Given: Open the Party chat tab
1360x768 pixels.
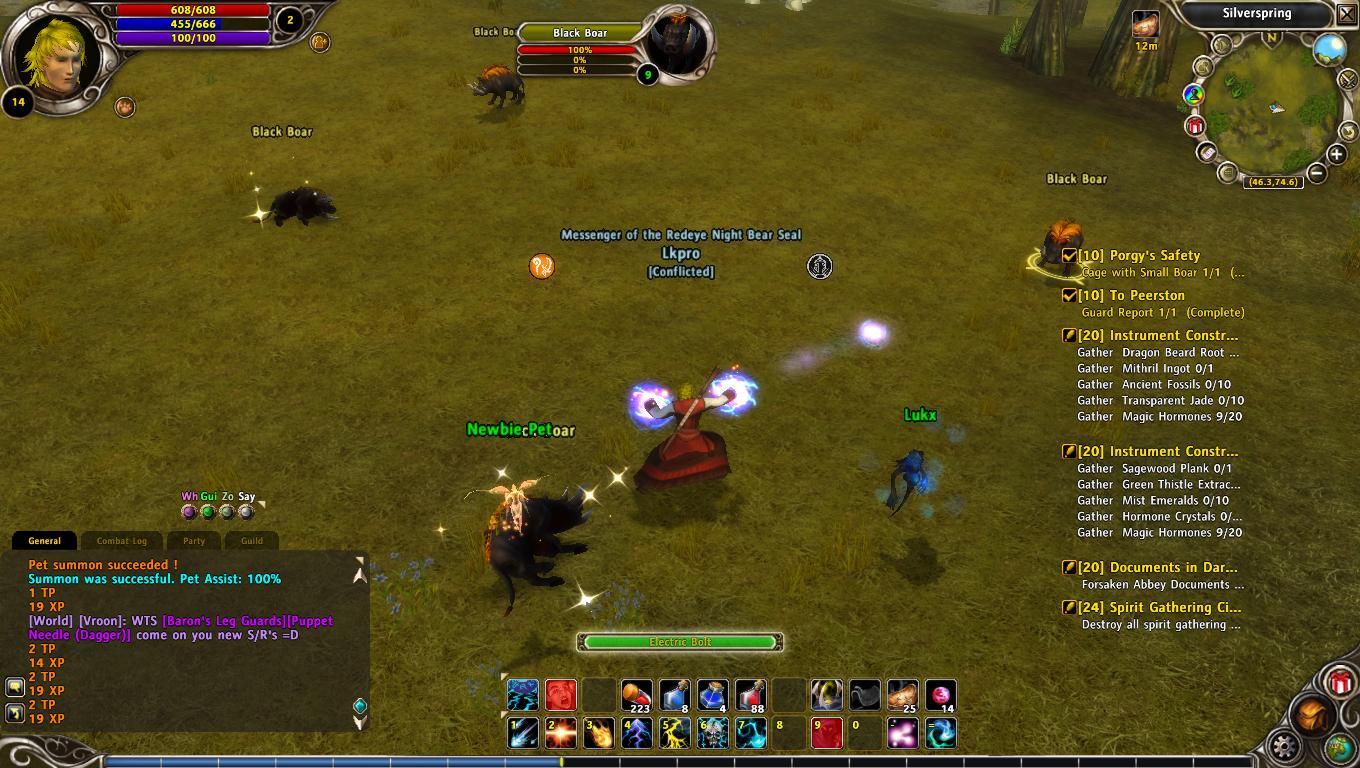Looking at the screenshot, I should pos(194,541).
